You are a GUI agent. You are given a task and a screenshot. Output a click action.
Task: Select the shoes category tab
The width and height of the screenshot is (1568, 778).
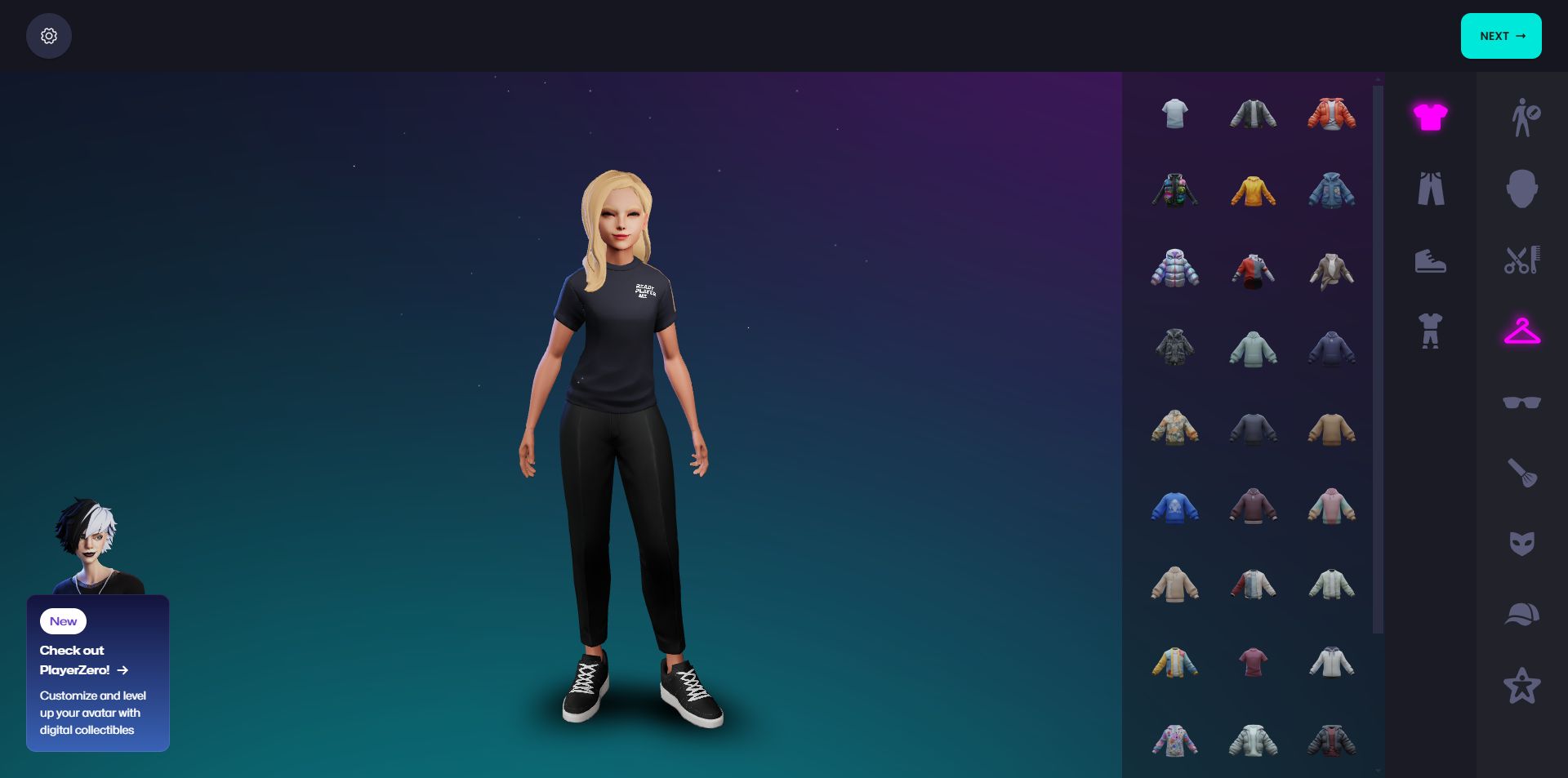pos(1430,260)
